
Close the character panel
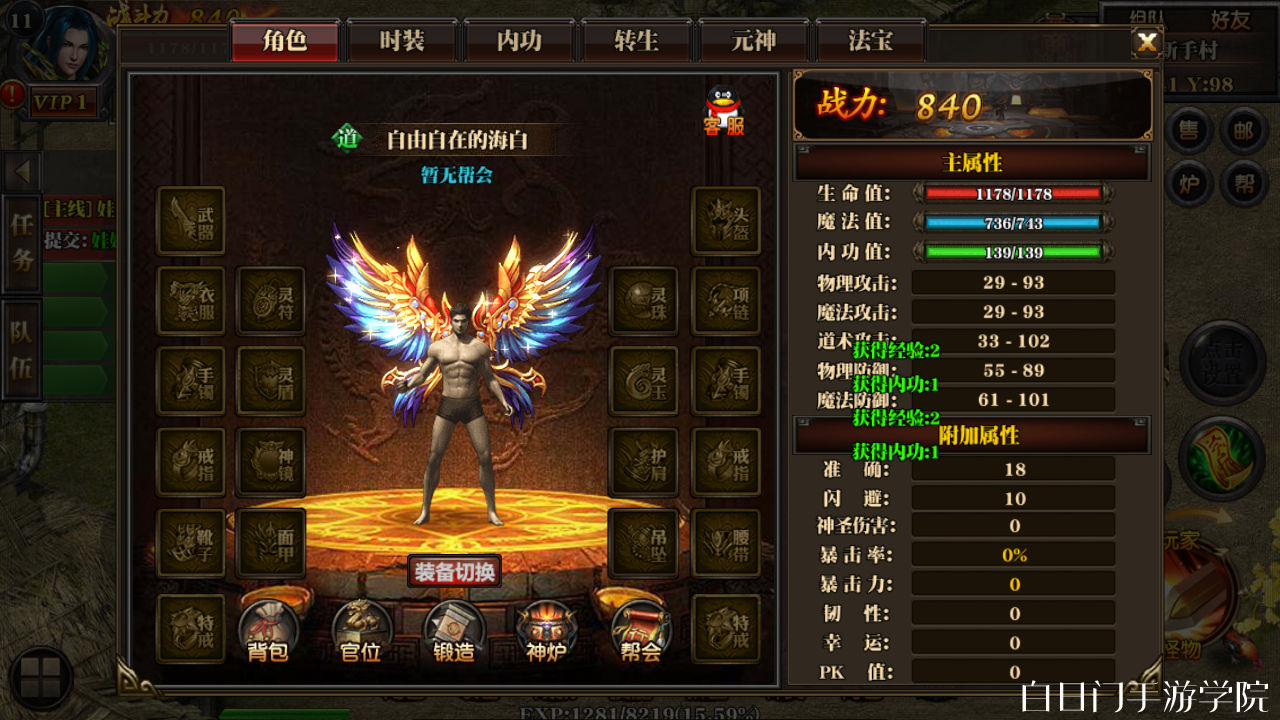[1147, 41]
